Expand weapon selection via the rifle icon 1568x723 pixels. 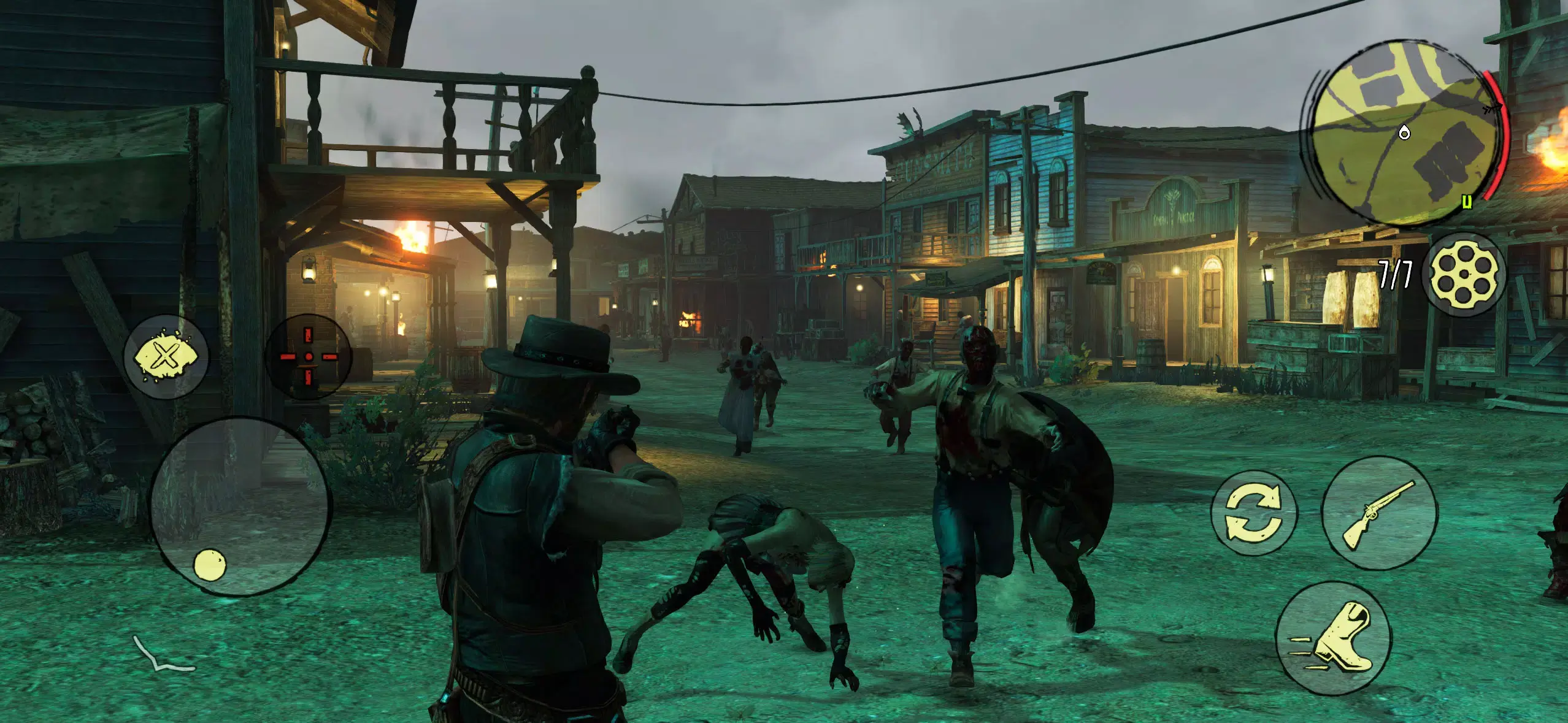pyautogui.click(x=1380, y=515)
